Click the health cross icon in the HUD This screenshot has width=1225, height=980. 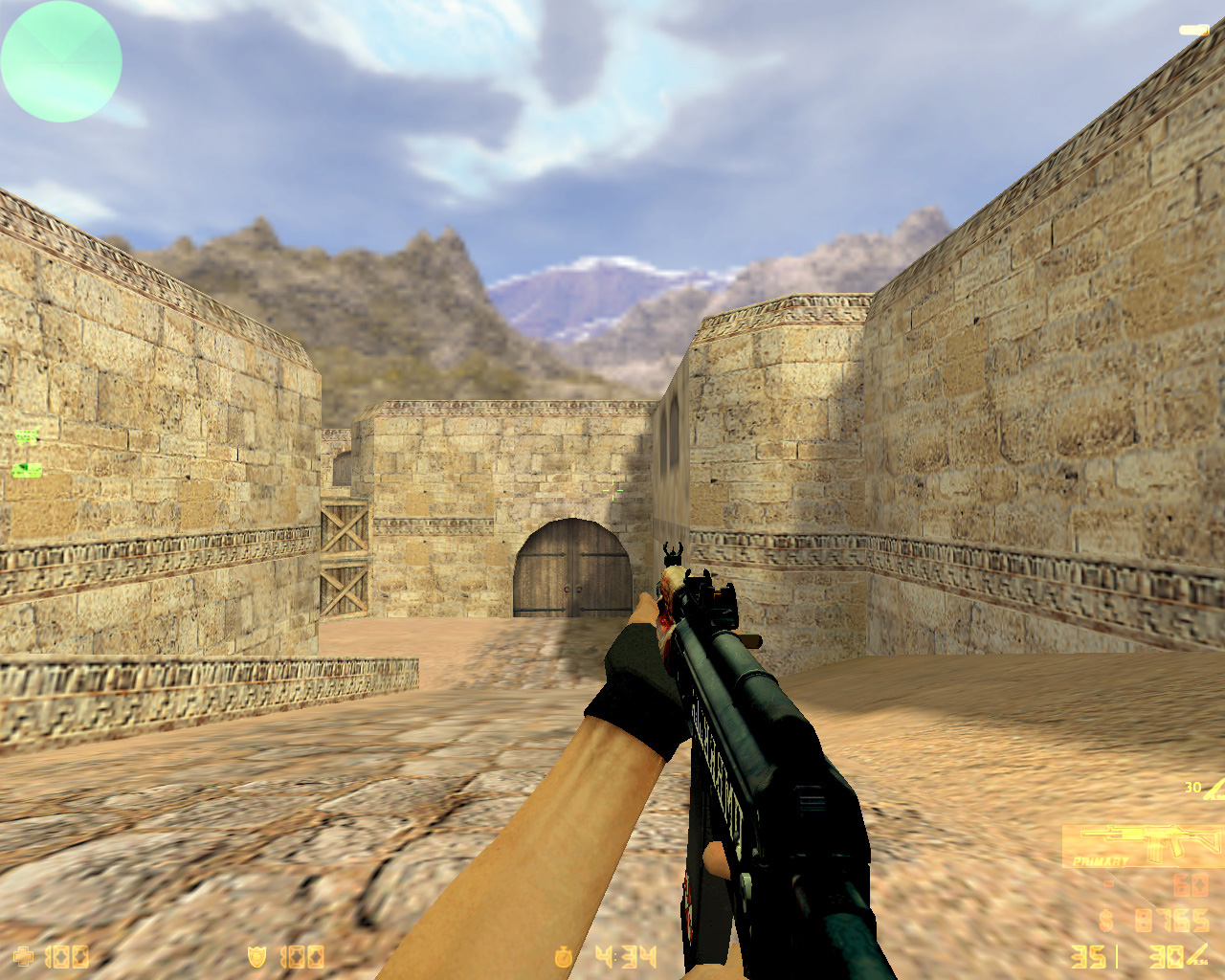pos(24,957)
